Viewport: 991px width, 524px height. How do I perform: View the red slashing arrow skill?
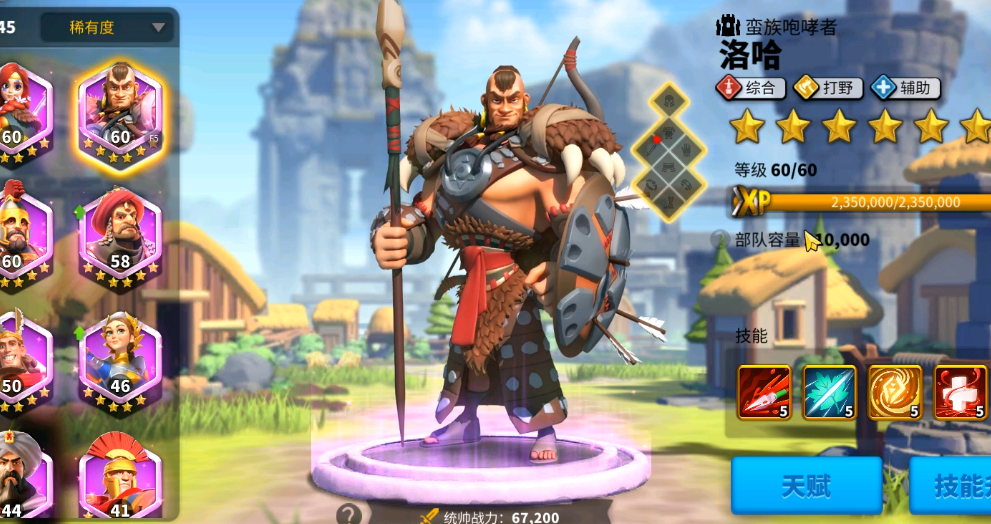tap(764, 391)
